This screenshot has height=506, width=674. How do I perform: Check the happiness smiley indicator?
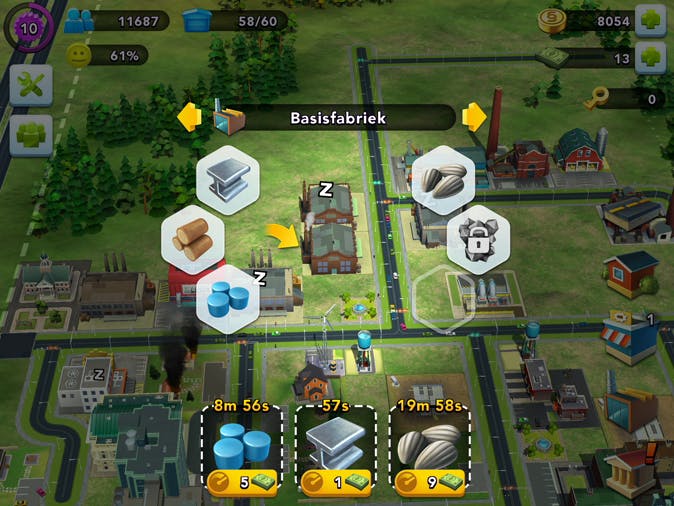[x=80, y=56]
